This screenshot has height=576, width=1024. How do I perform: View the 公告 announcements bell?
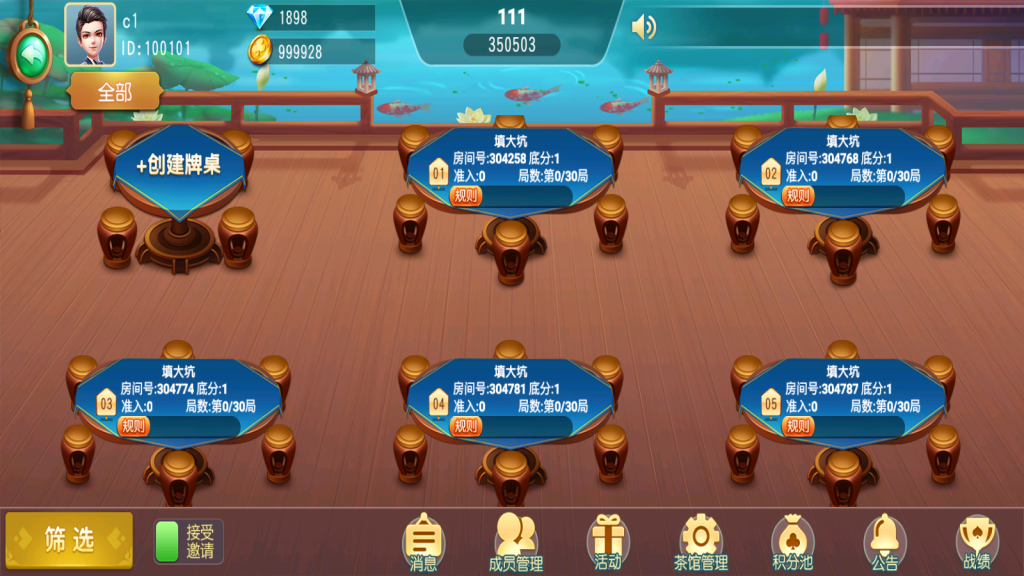click(x=884, y=543)
